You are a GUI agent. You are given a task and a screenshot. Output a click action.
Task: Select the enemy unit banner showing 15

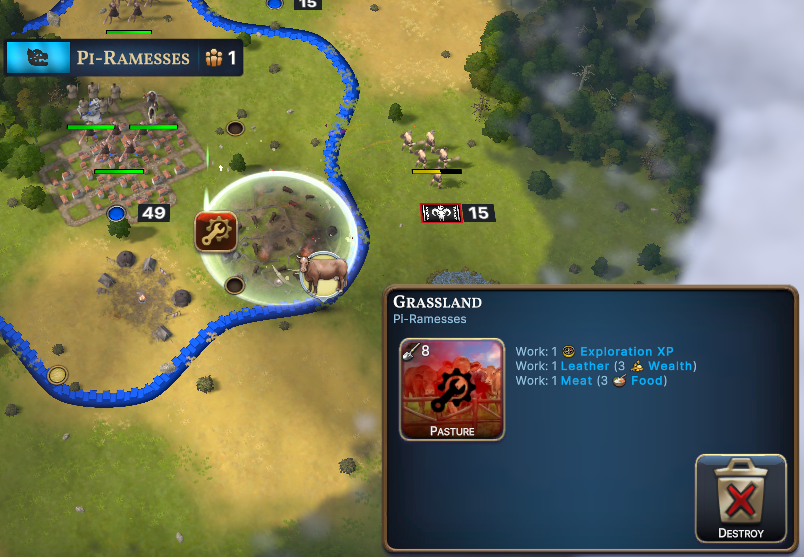click(x=457, y=213)
